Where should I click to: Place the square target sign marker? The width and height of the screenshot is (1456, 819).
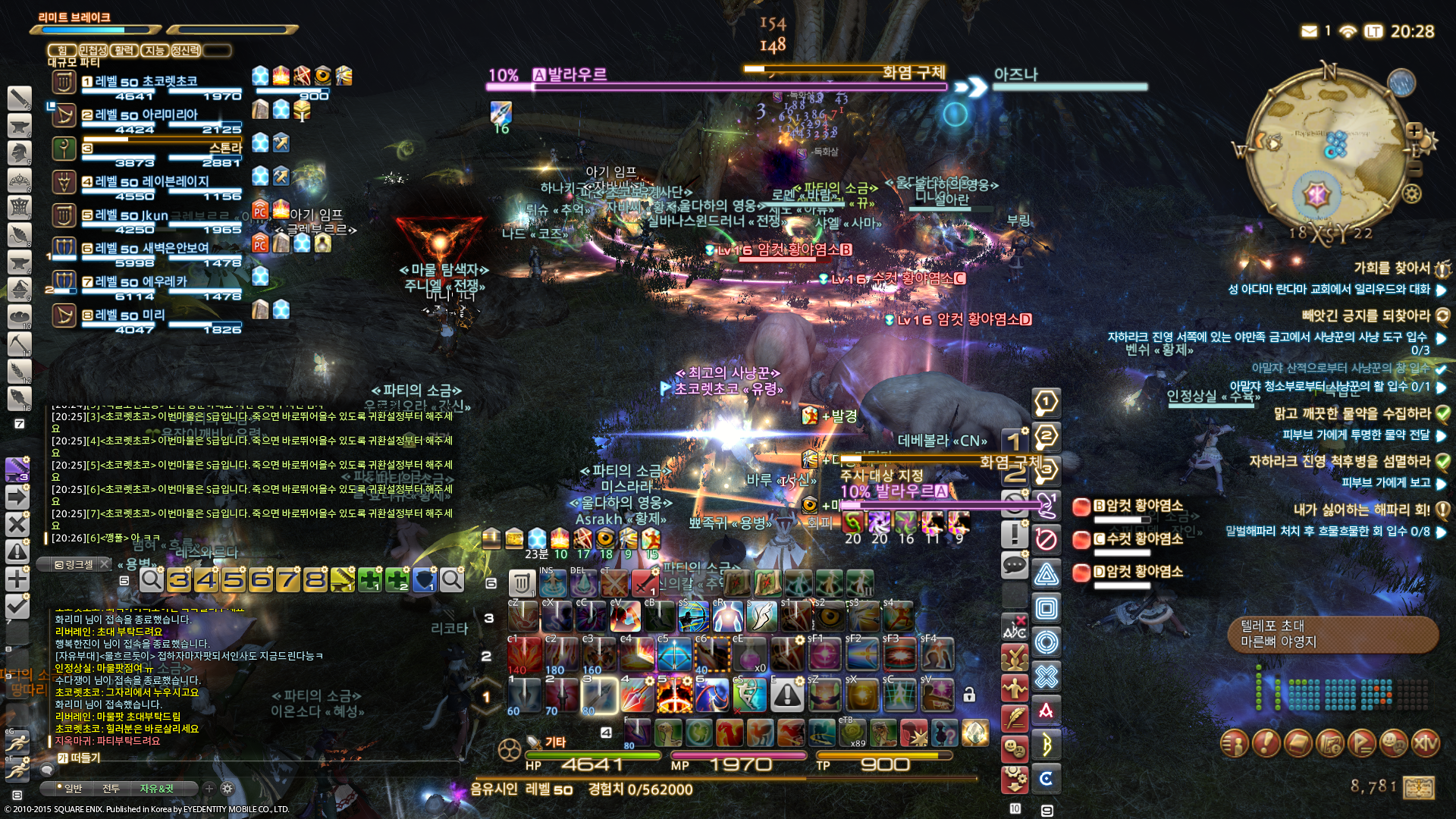1046,608
